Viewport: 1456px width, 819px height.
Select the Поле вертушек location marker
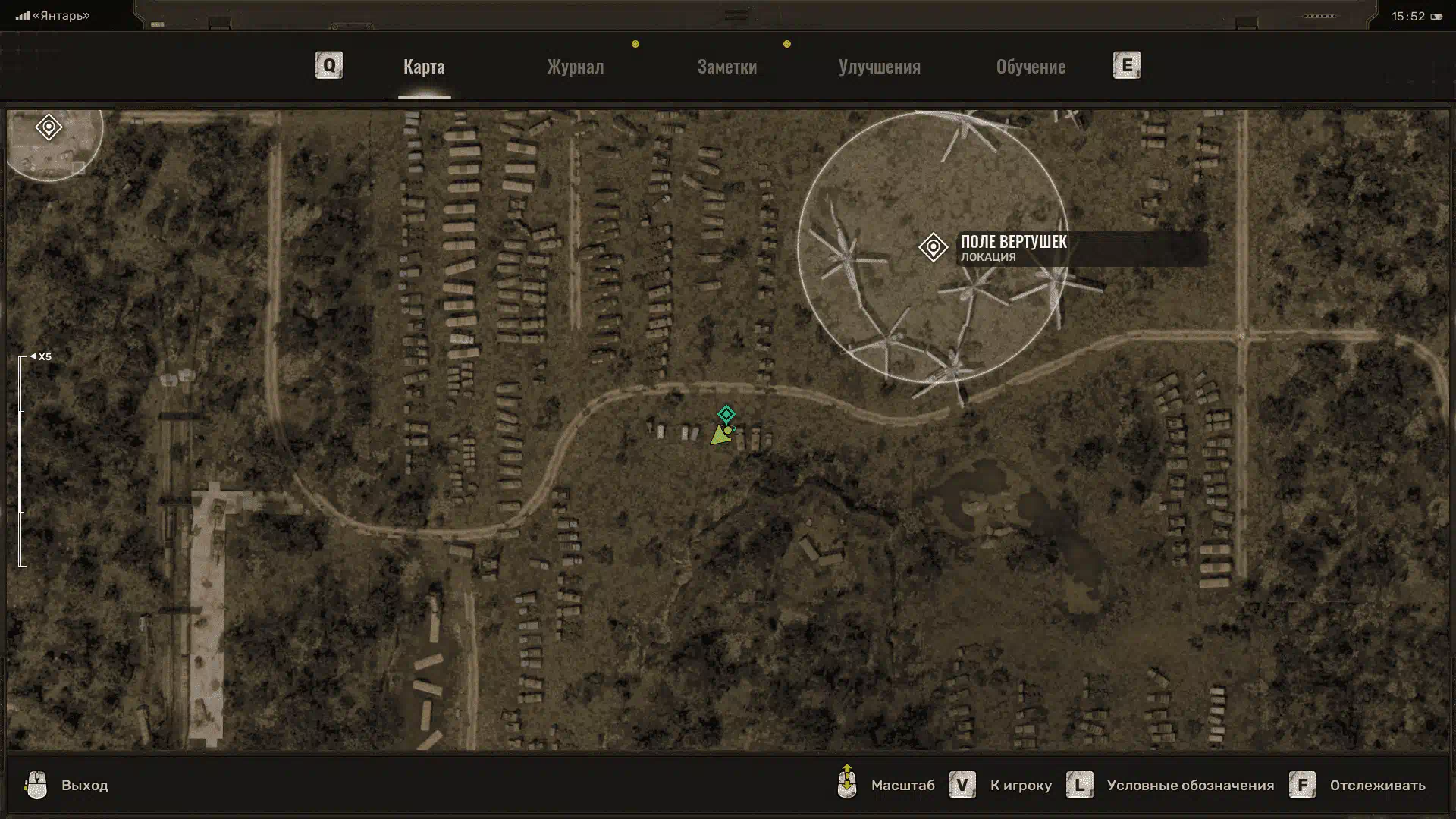[x=933, y=247]
